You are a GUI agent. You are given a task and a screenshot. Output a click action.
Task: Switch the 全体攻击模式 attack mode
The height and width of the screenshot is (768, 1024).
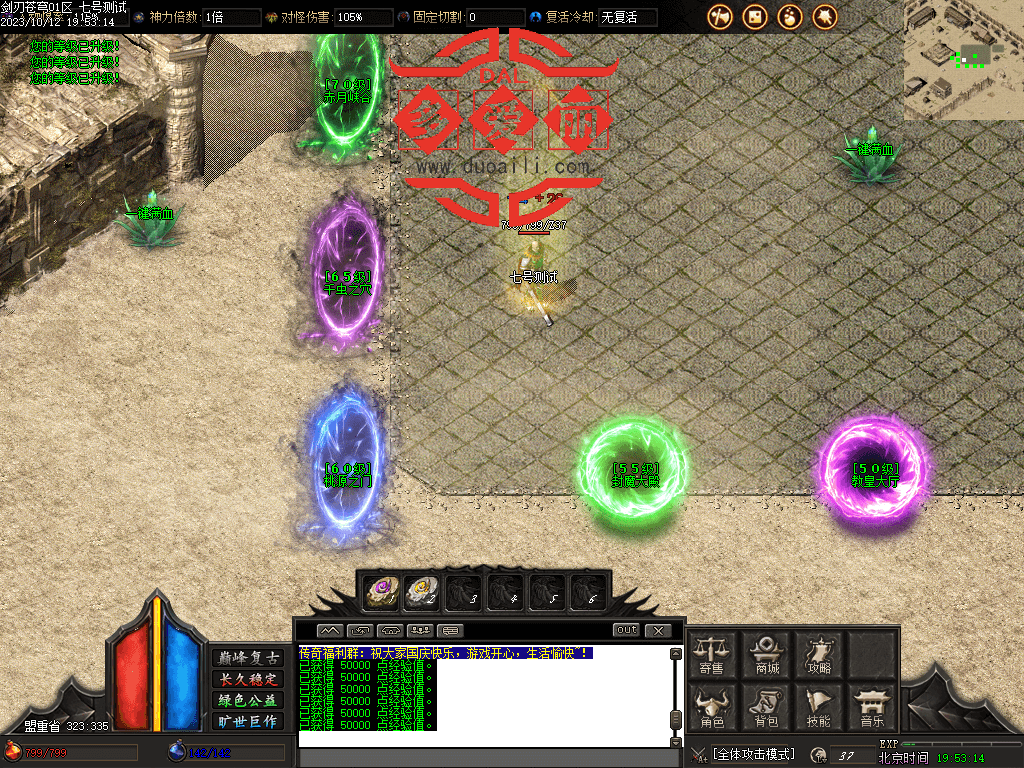pos(753,754)
